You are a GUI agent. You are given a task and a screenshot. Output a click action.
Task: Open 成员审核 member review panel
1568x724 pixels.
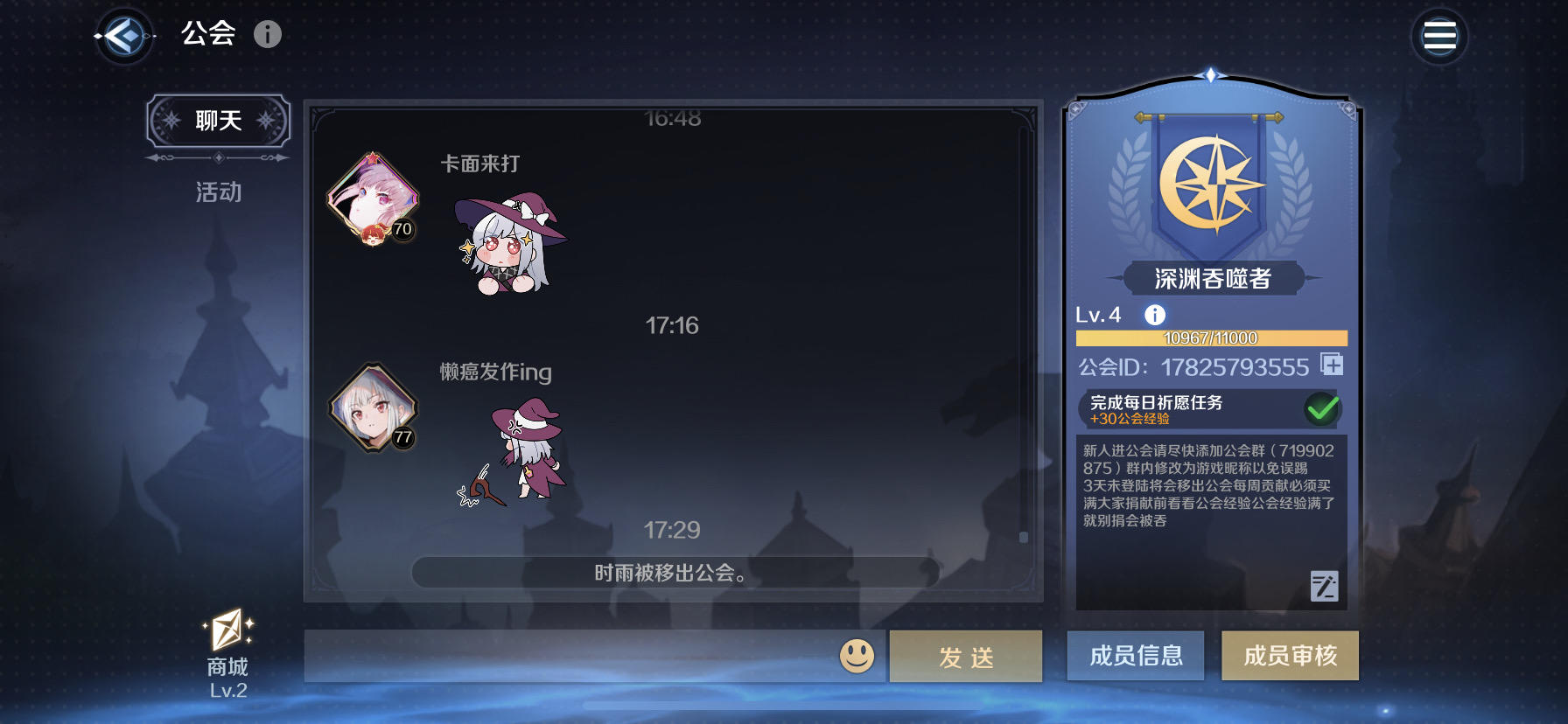tap(1290, 657)
